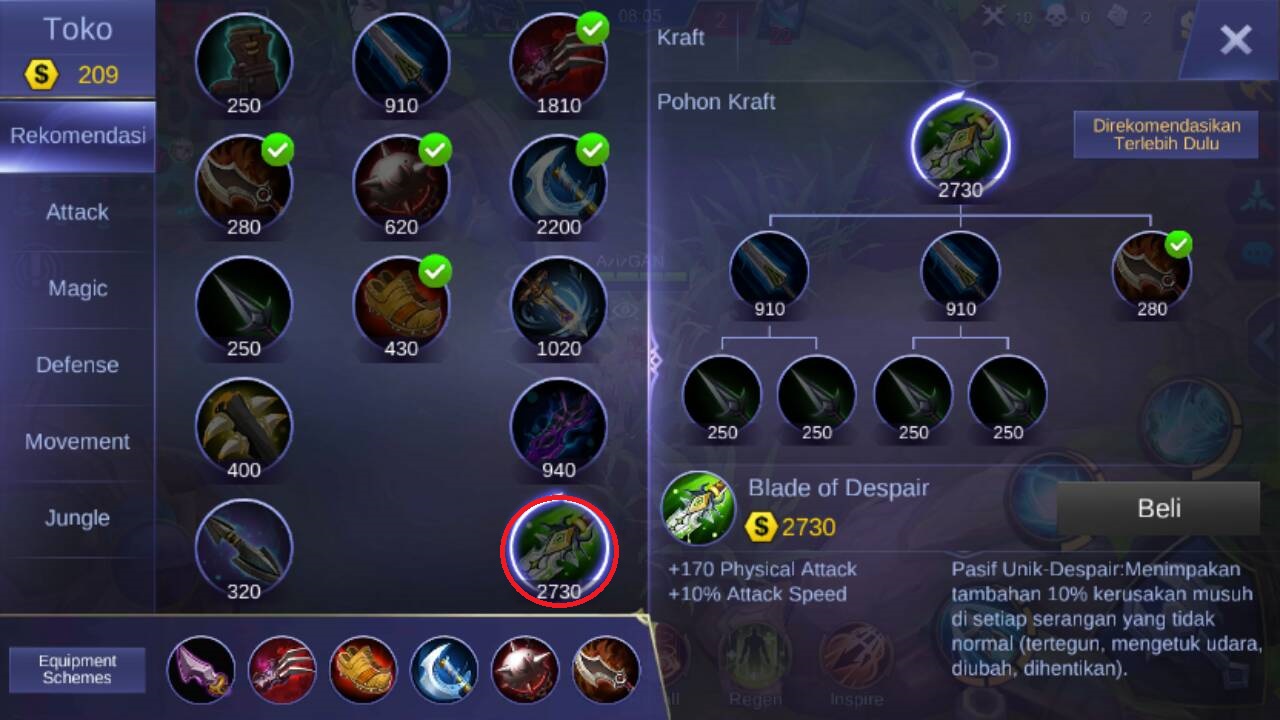This screenshot has width=1280, height=720.
Task: Open the Magic item category
Action: pyautogui.click(x=77, y=289)
